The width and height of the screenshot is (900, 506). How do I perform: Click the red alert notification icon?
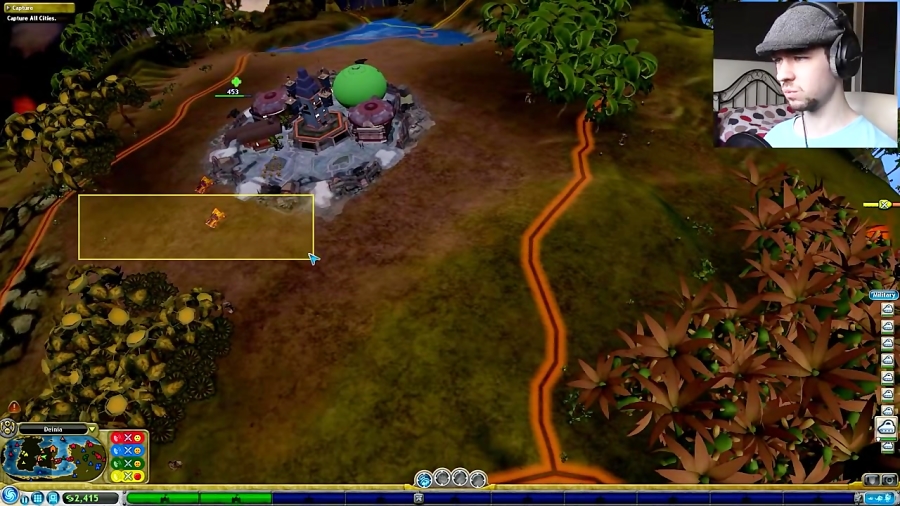pos(14,407)
